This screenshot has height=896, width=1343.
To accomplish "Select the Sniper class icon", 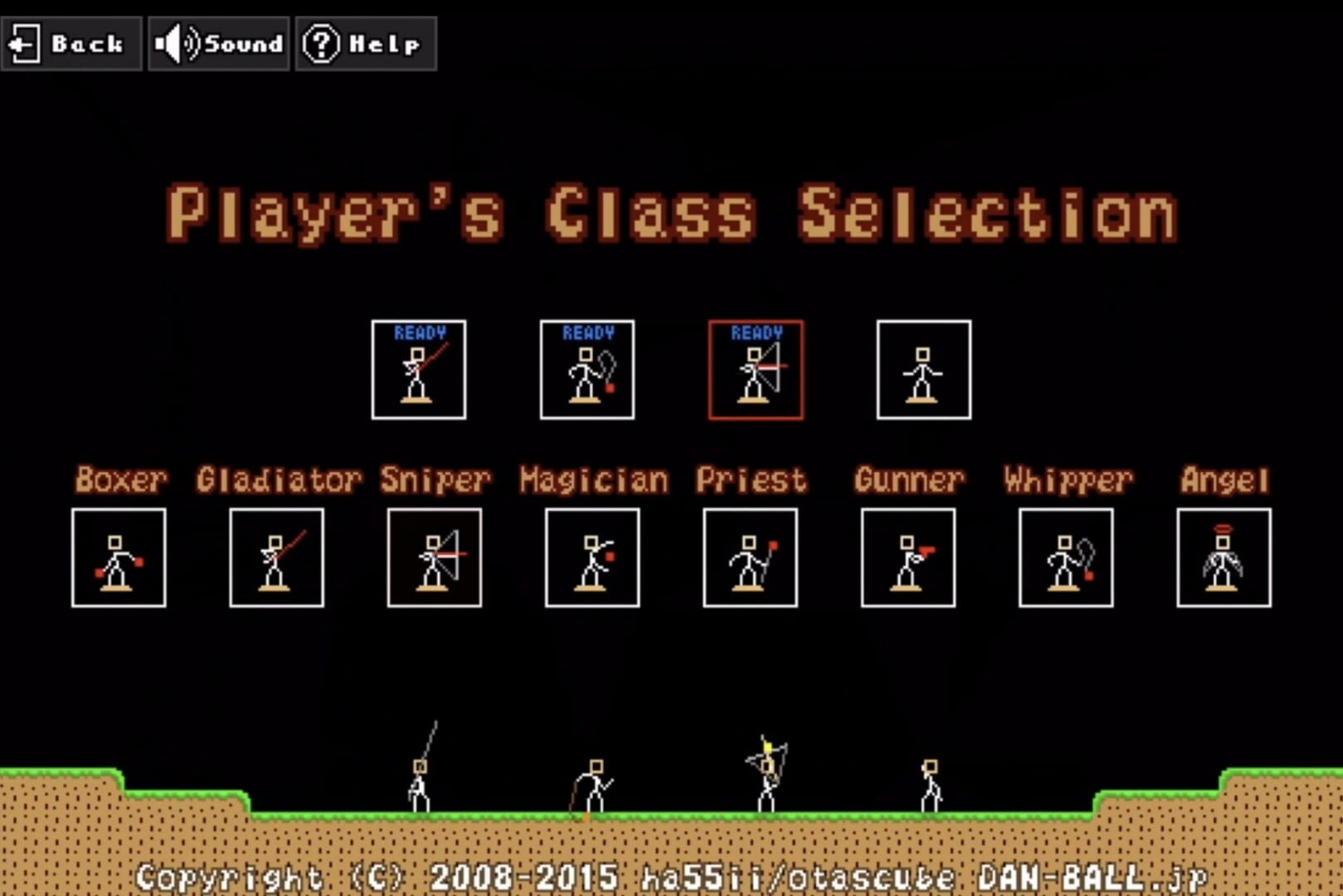I will pos(434,558).
